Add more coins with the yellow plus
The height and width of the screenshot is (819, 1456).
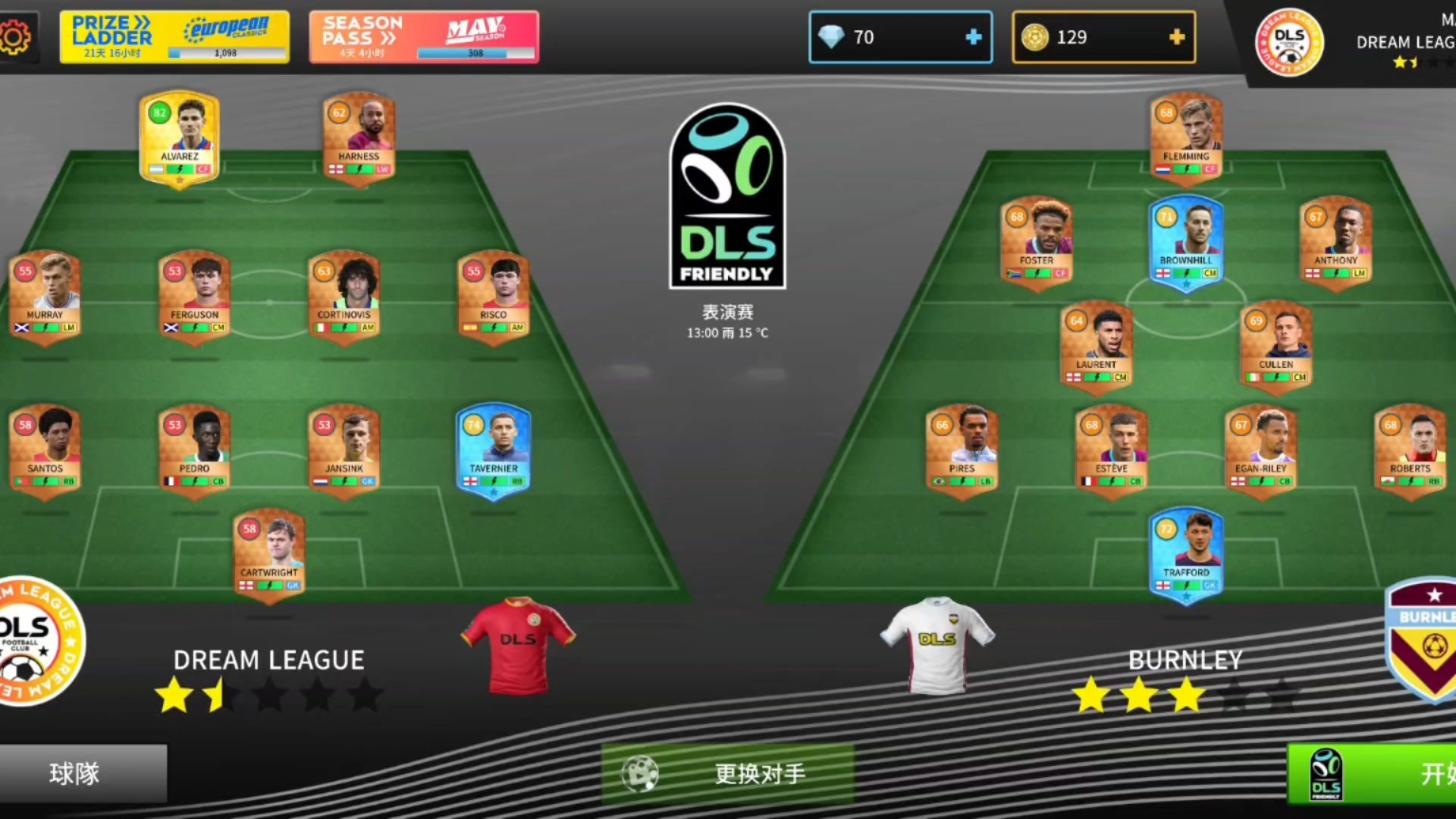1176,37
